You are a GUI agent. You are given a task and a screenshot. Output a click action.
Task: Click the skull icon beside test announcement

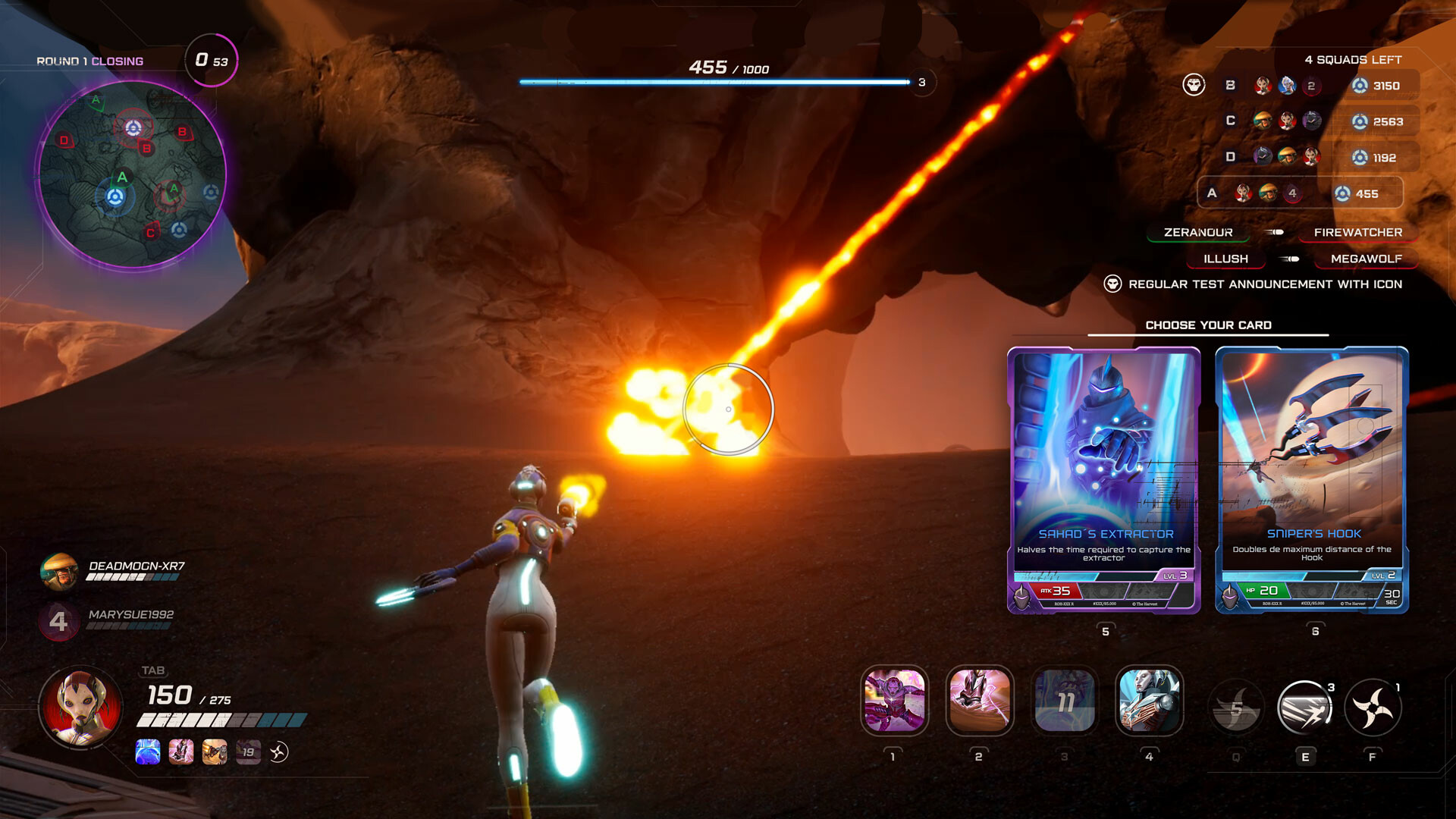[1112, 284]
